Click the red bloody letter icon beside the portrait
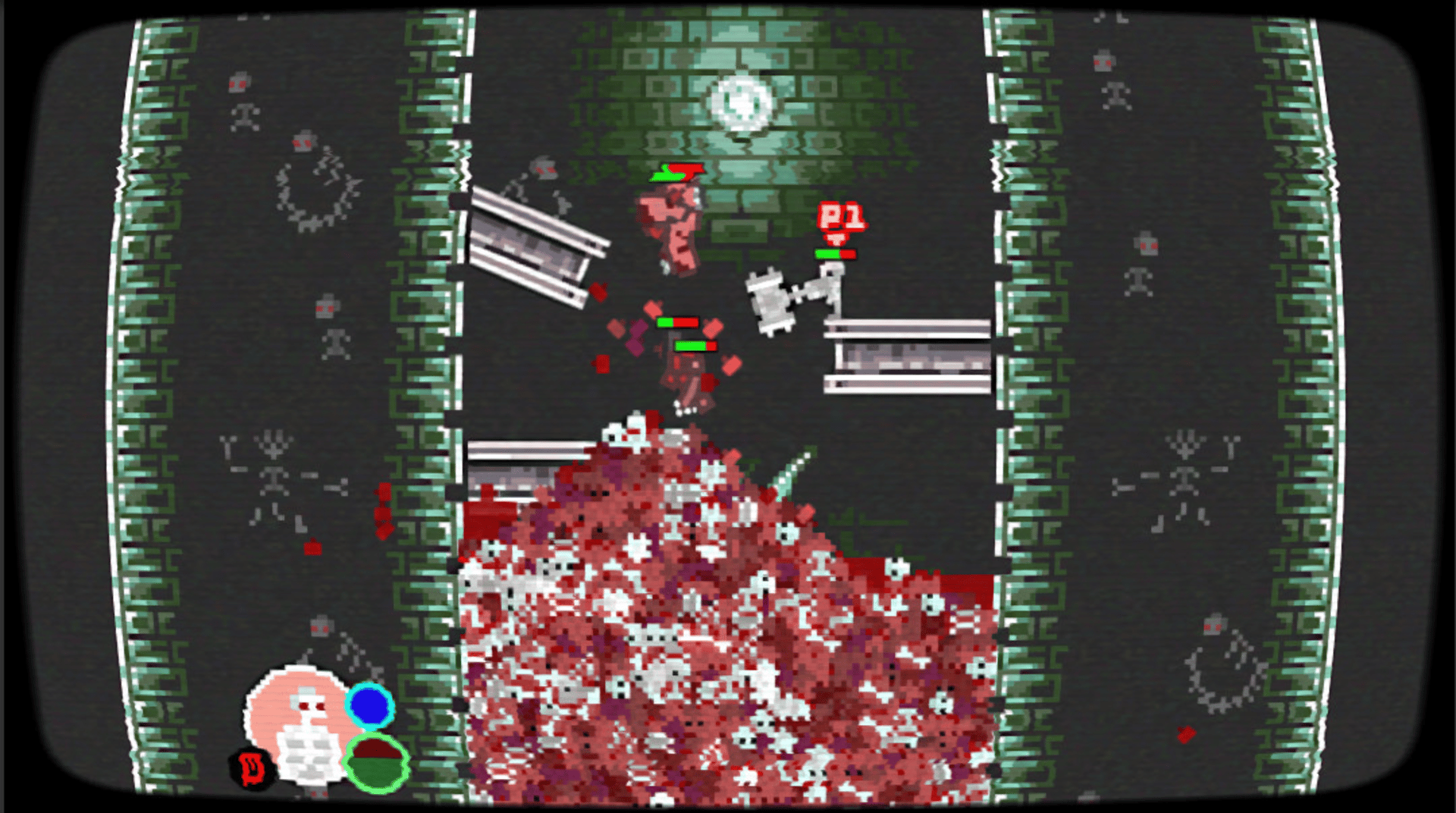Image resolution: width=1456 pixels, height=813 pixels. click(x=250, y=766)
